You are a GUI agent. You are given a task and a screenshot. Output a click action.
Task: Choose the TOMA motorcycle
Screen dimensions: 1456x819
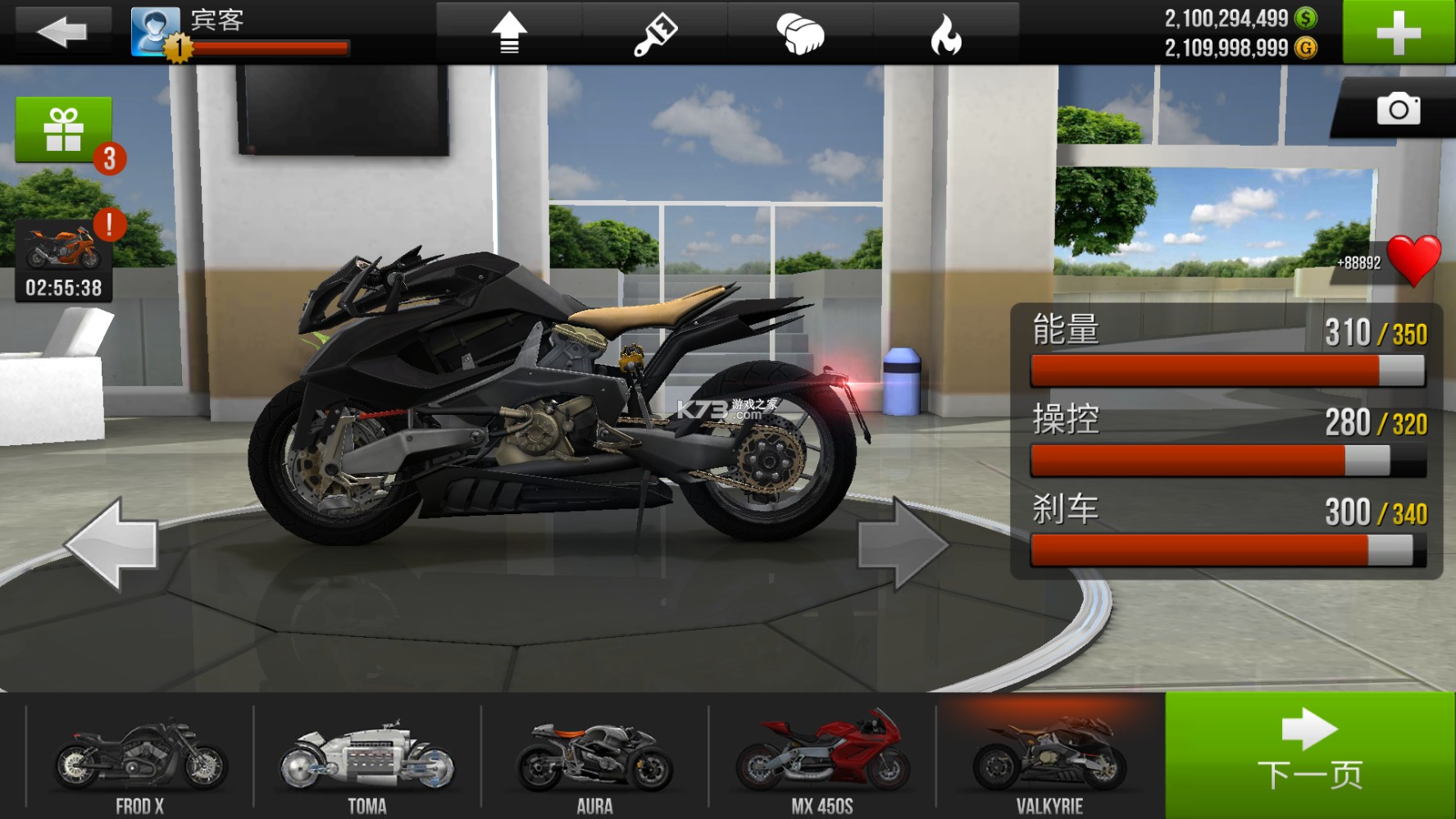coord(367,758)
